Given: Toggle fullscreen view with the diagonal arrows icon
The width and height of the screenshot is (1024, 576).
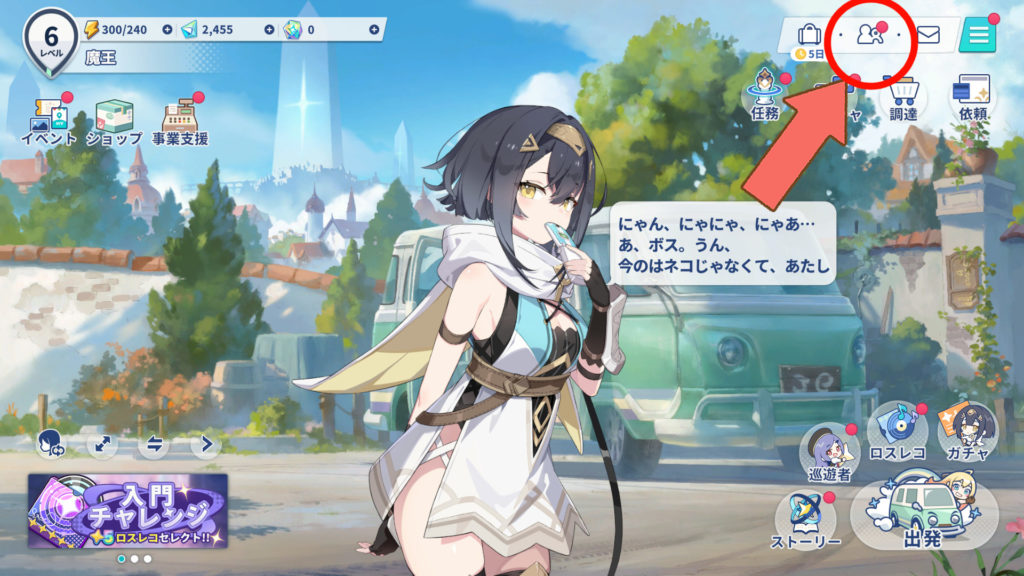Looking at the screenshot, I should 102,444.
